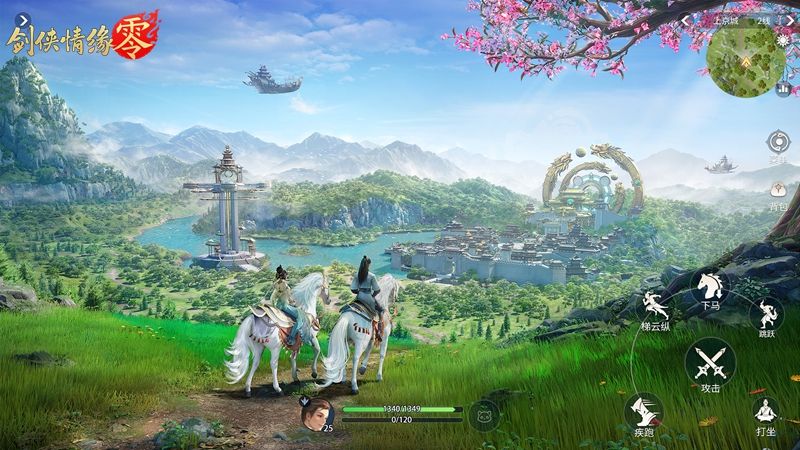Open the circular menu icon above the backpack
Viewport: 800px width, 450px height.
click(777, 141)
